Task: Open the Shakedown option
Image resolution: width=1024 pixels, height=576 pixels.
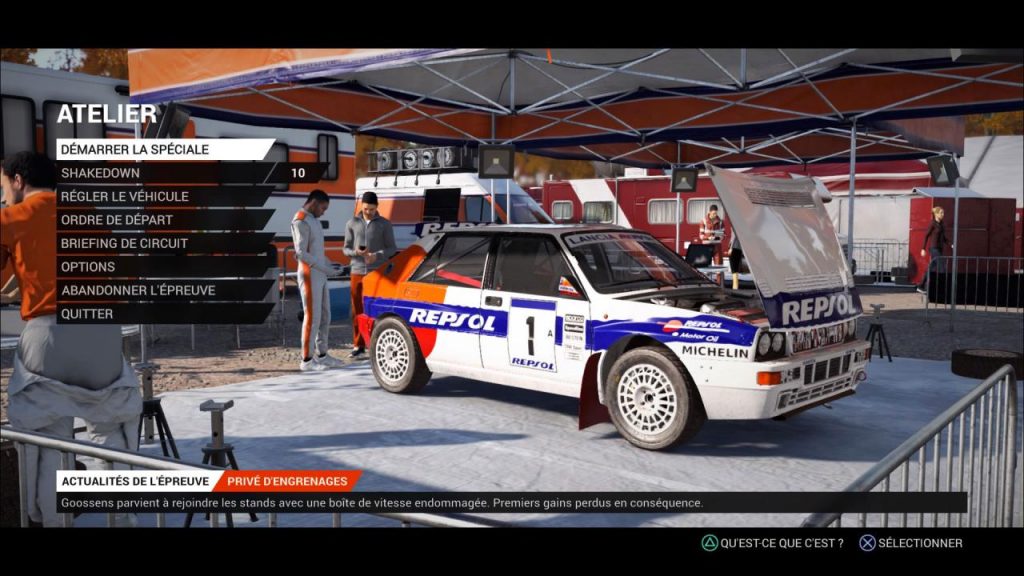Action: [x=100, y=173]
